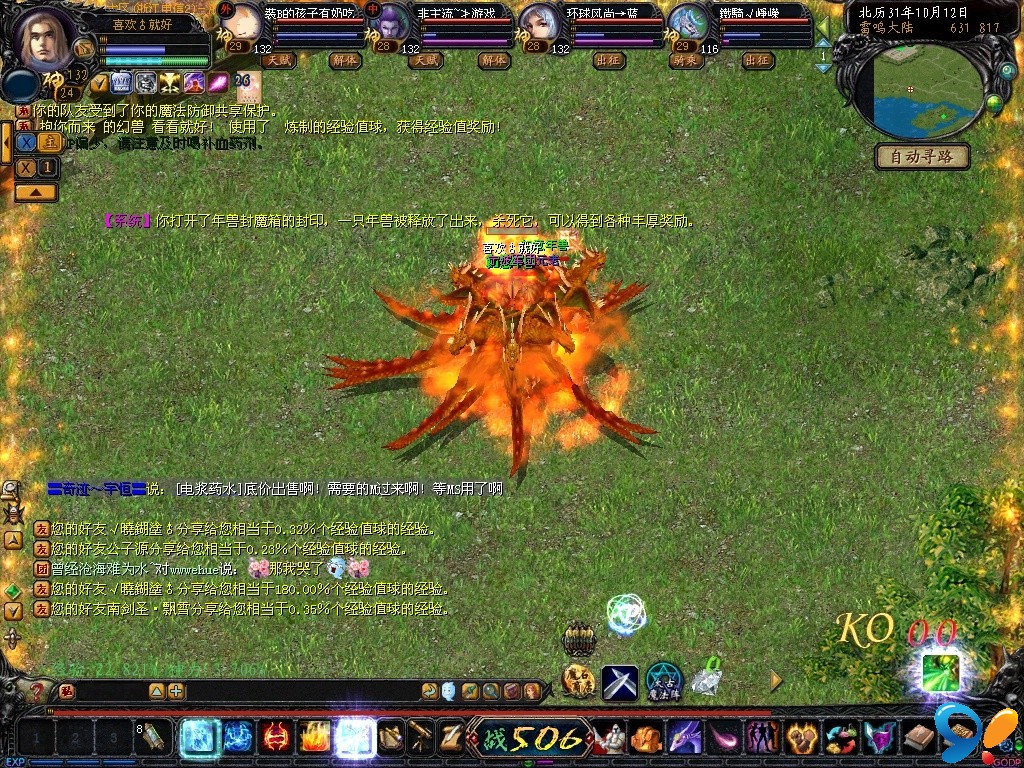Click 出征 under the 环球风尚 pet

coord(608,61)
